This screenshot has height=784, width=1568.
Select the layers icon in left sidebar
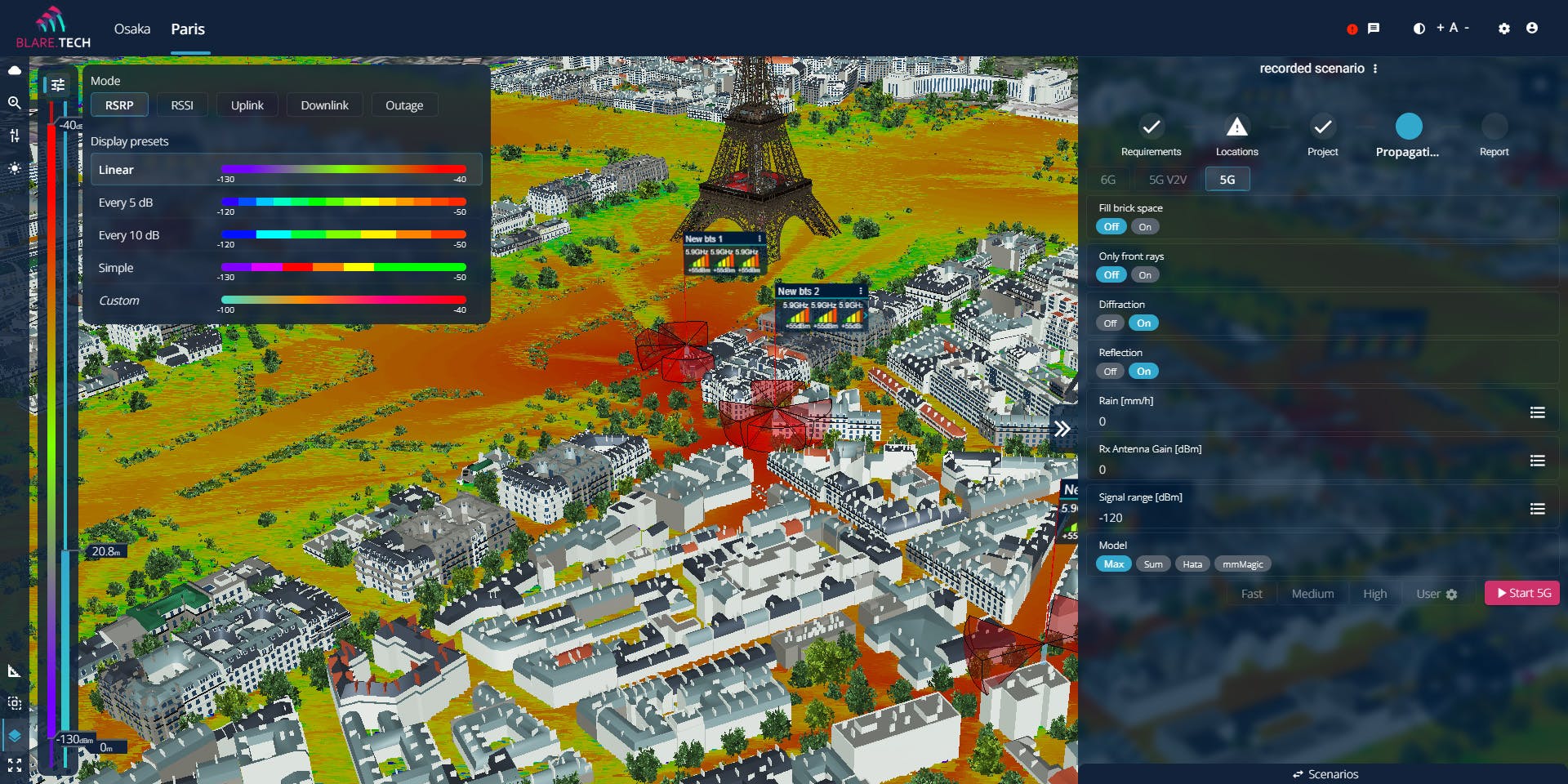14,733
